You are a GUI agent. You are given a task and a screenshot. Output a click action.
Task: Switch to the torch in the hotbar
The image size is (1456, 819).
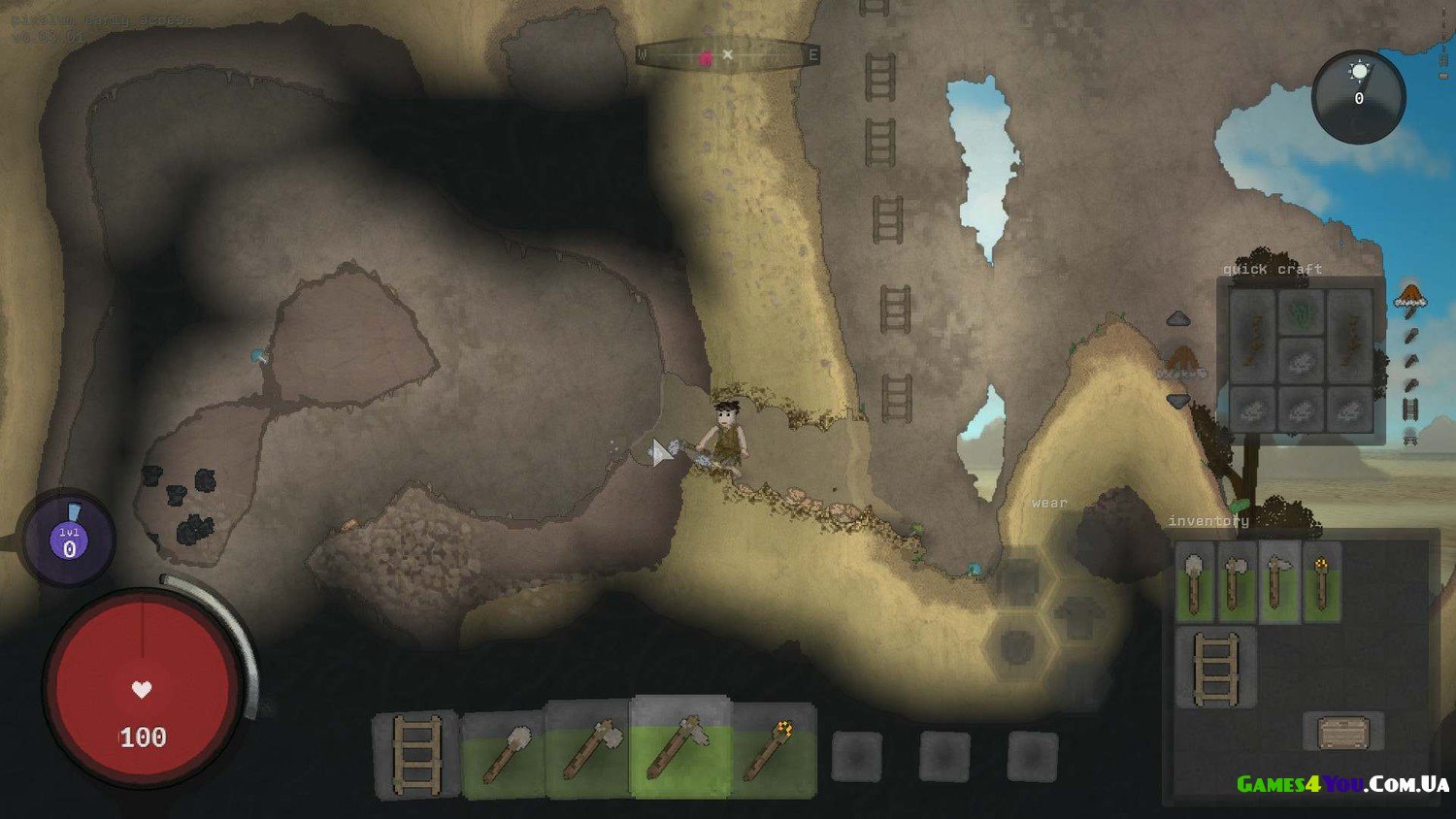pyautogui.click(x=771, y=750)
